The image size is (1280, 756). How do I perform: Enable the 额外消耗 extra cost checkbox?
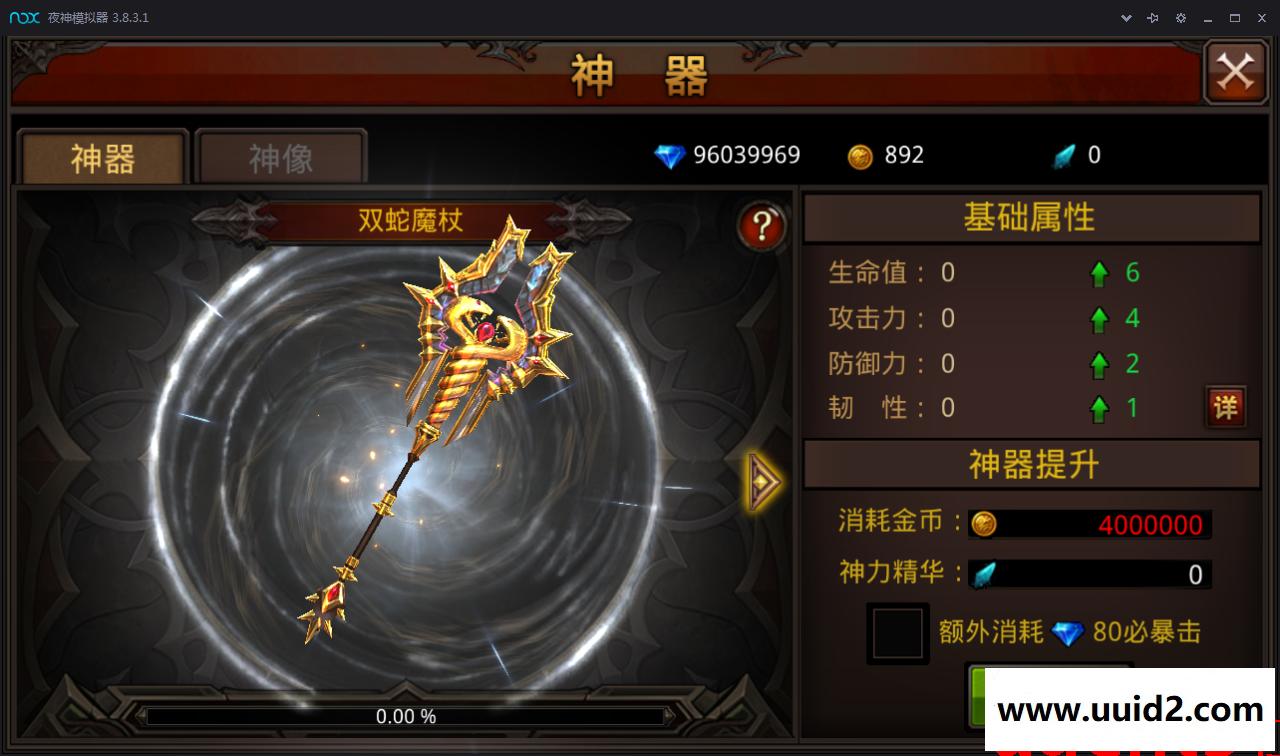pyautogui.click(x=897, y=633)
